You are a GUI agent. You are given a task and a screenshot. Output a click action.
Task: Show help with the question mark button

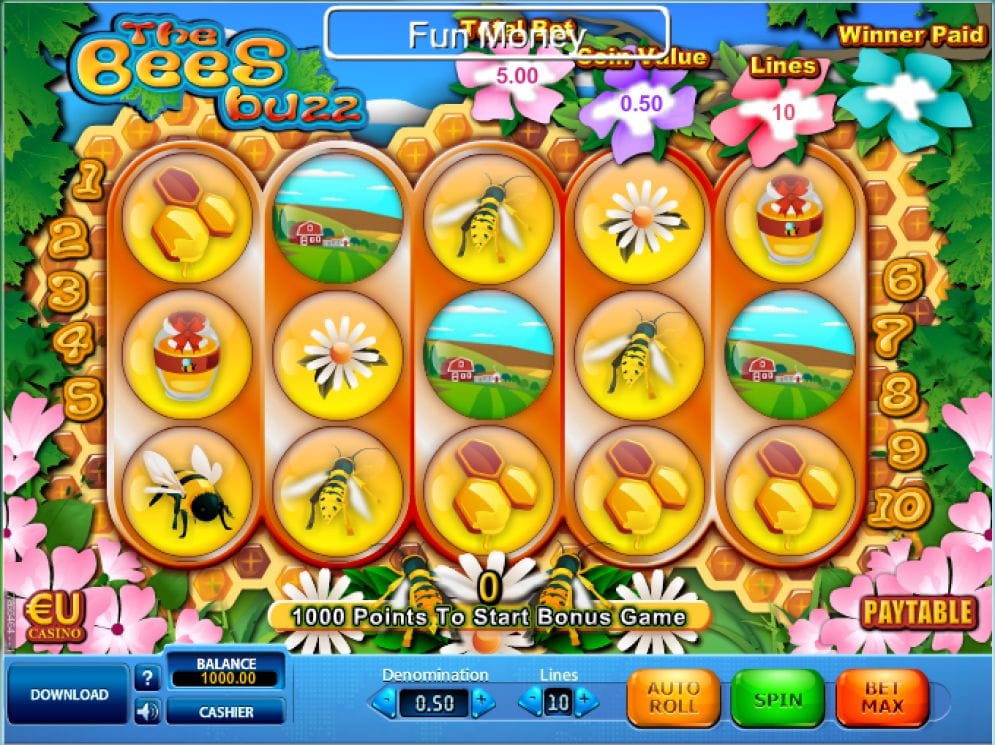coord(147,679)
